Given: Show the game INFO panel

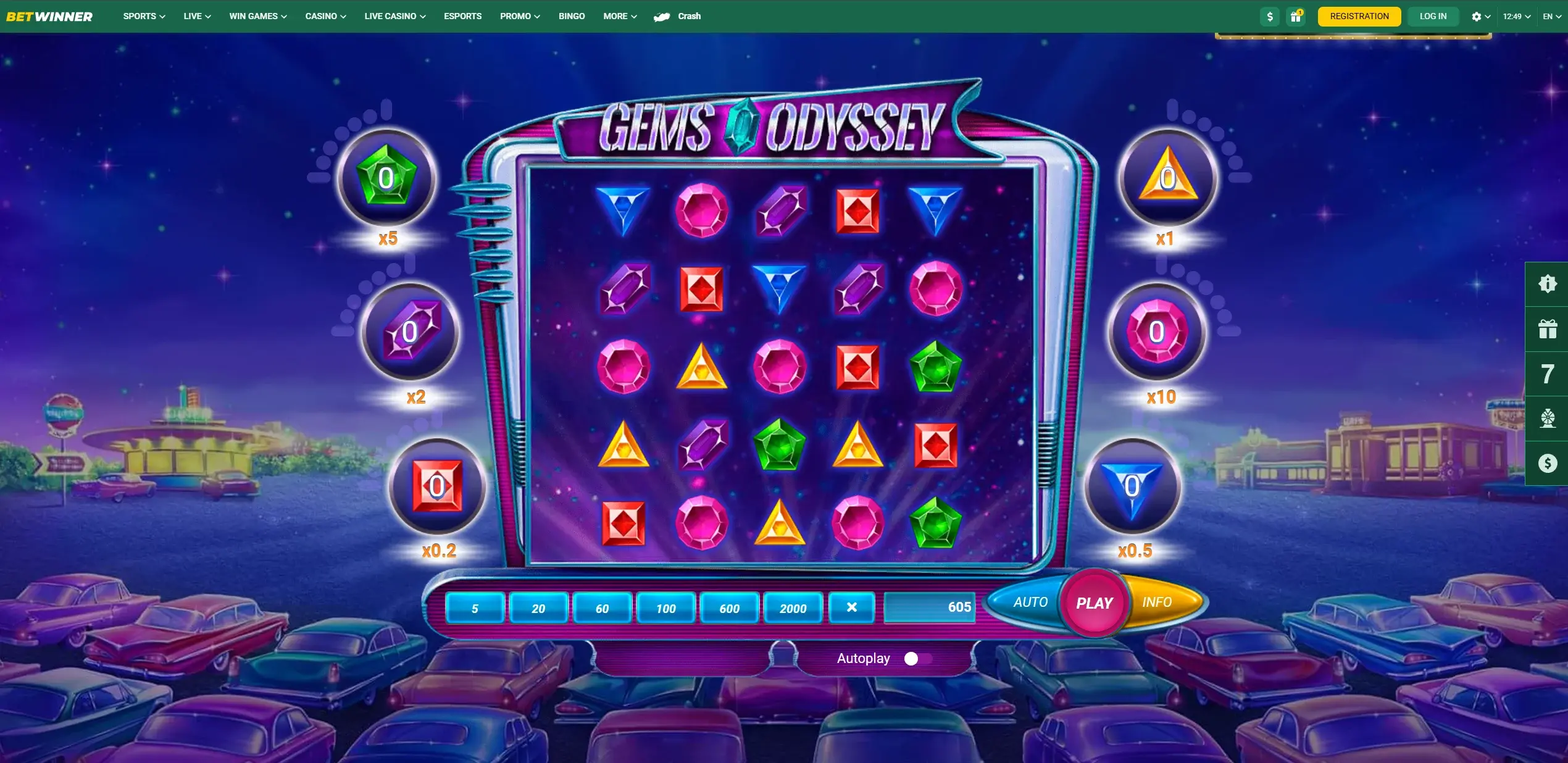Looking at the screenshot, I should tap(1157, 602).
